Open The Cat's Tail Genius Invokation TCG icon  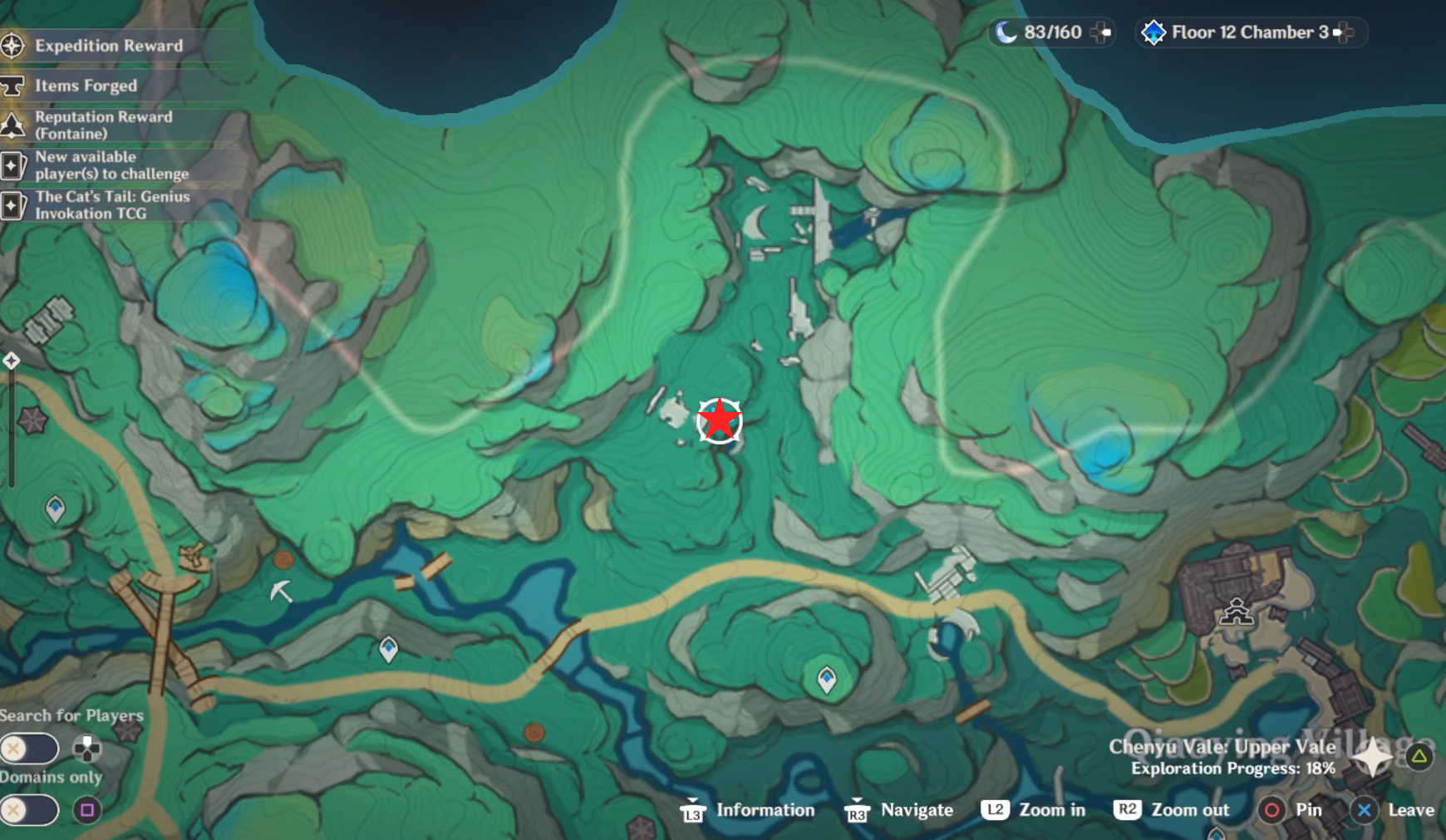pyautogui.click(x=13, y=205)
